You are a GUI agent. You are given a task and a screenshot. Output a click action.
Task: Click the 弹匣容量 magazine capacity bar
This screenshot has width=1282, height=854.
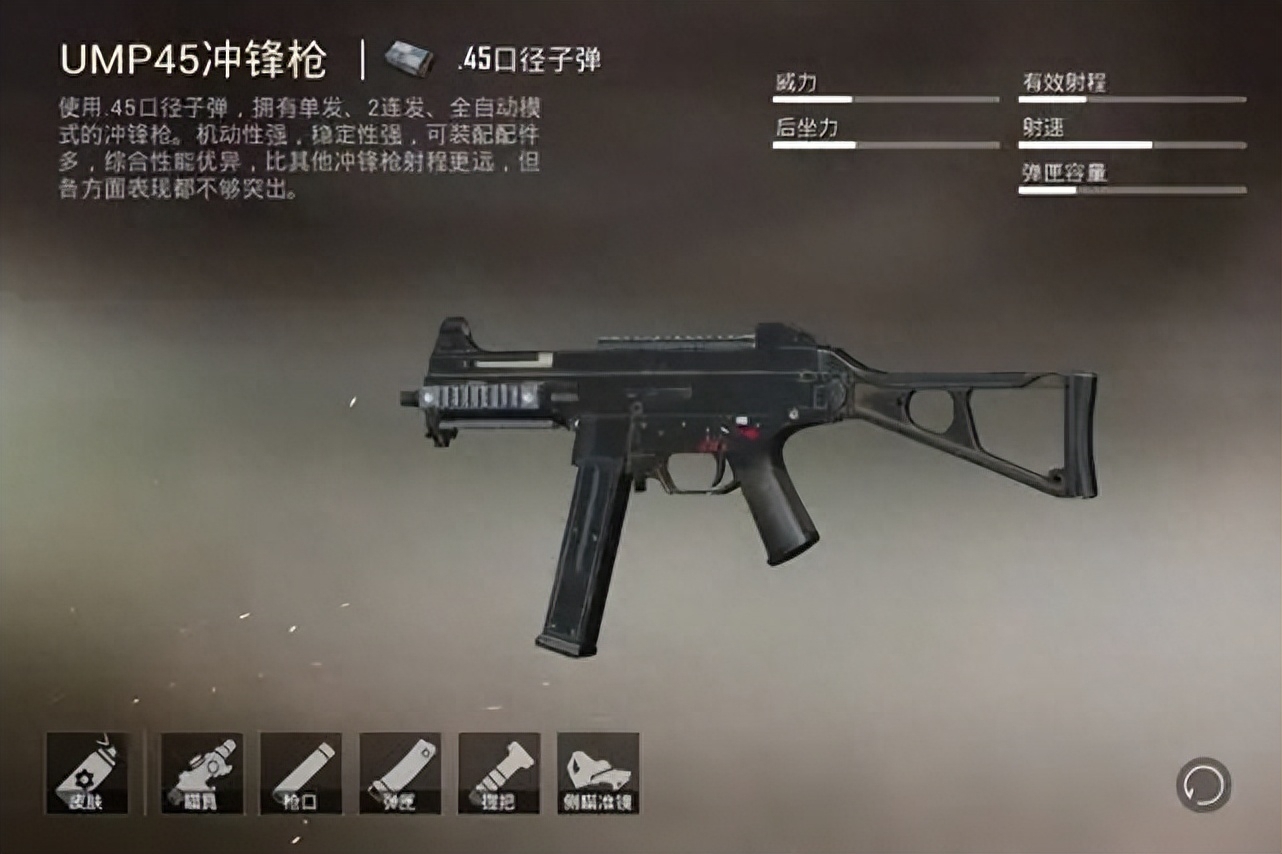pos(1131,192)
